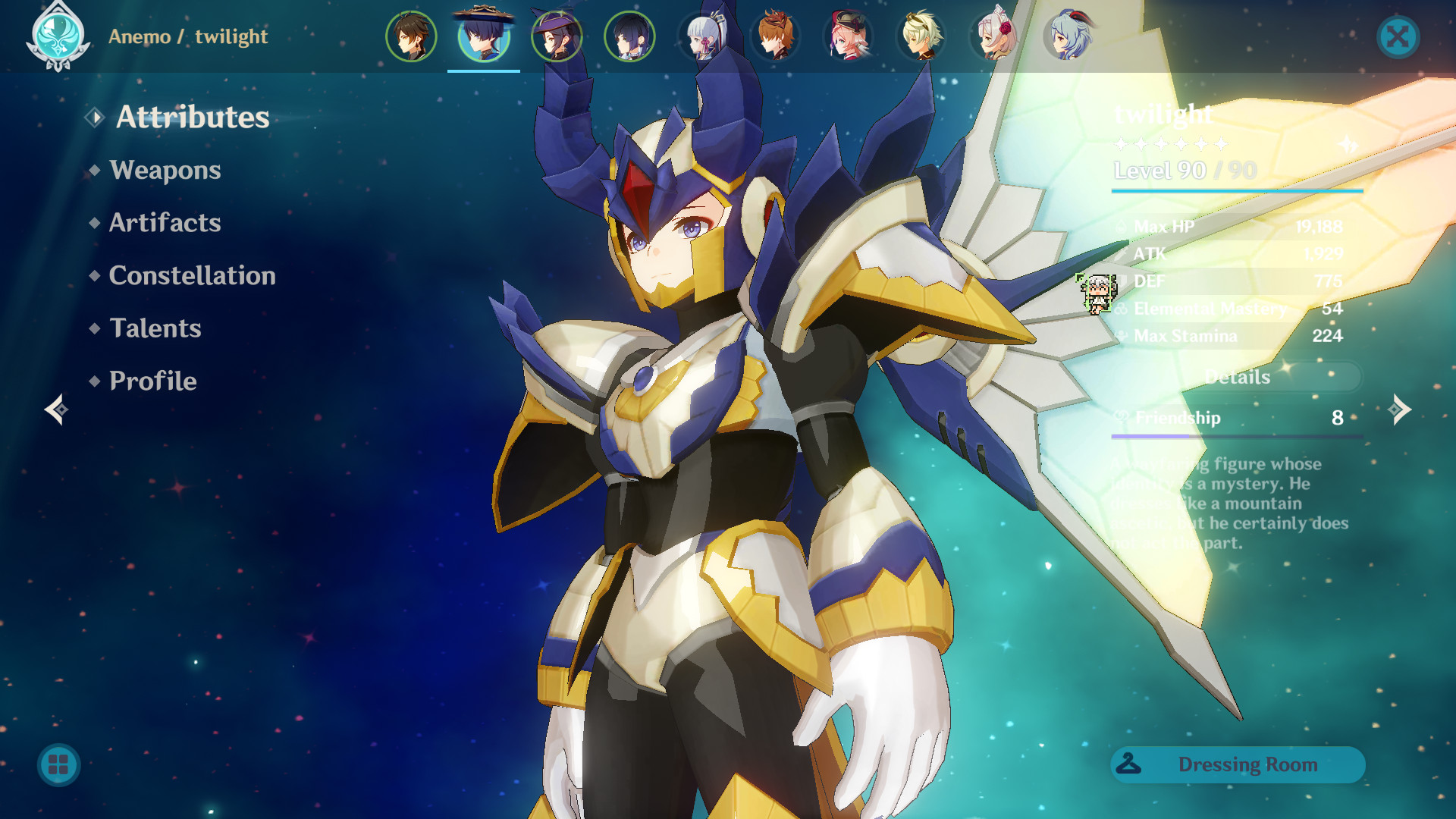Switch to the Weapons section

(x=164, y=171)
